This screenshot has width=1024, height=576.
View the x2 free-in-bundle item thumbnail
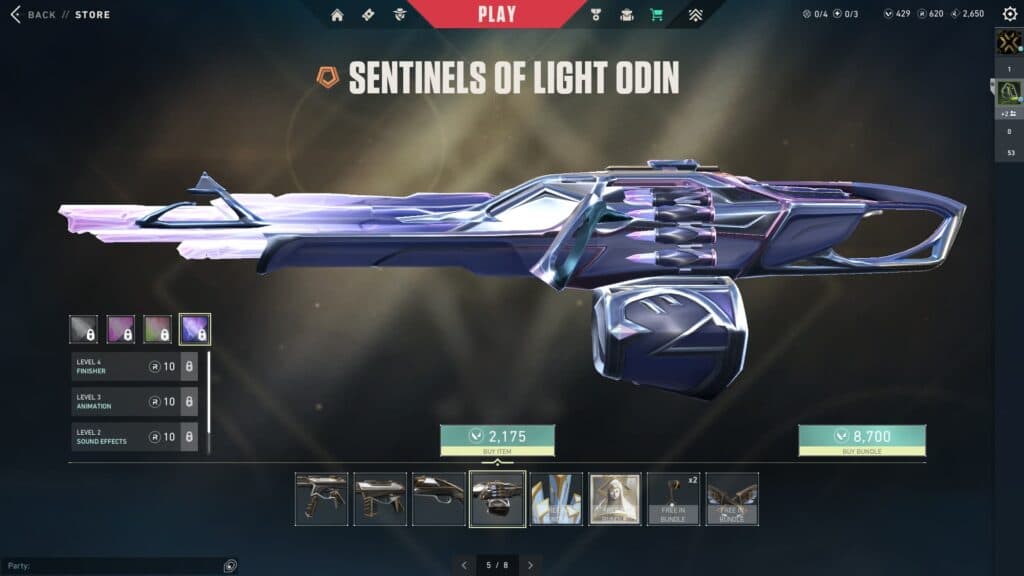(x=673, y=499)
